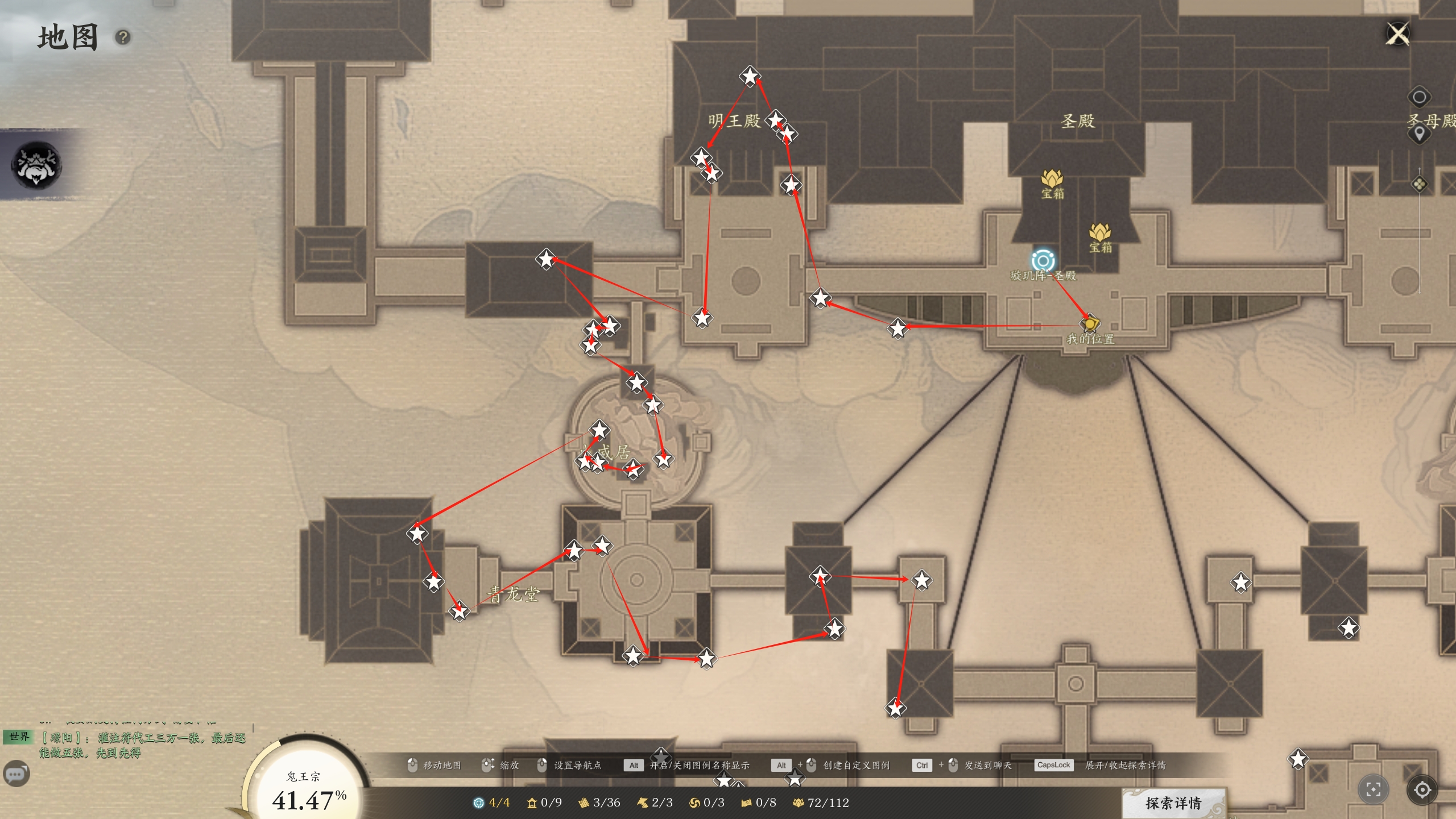Click the location pin button on right
The height and width of the screenshot is (819, 1456).
click(1419, 134)
